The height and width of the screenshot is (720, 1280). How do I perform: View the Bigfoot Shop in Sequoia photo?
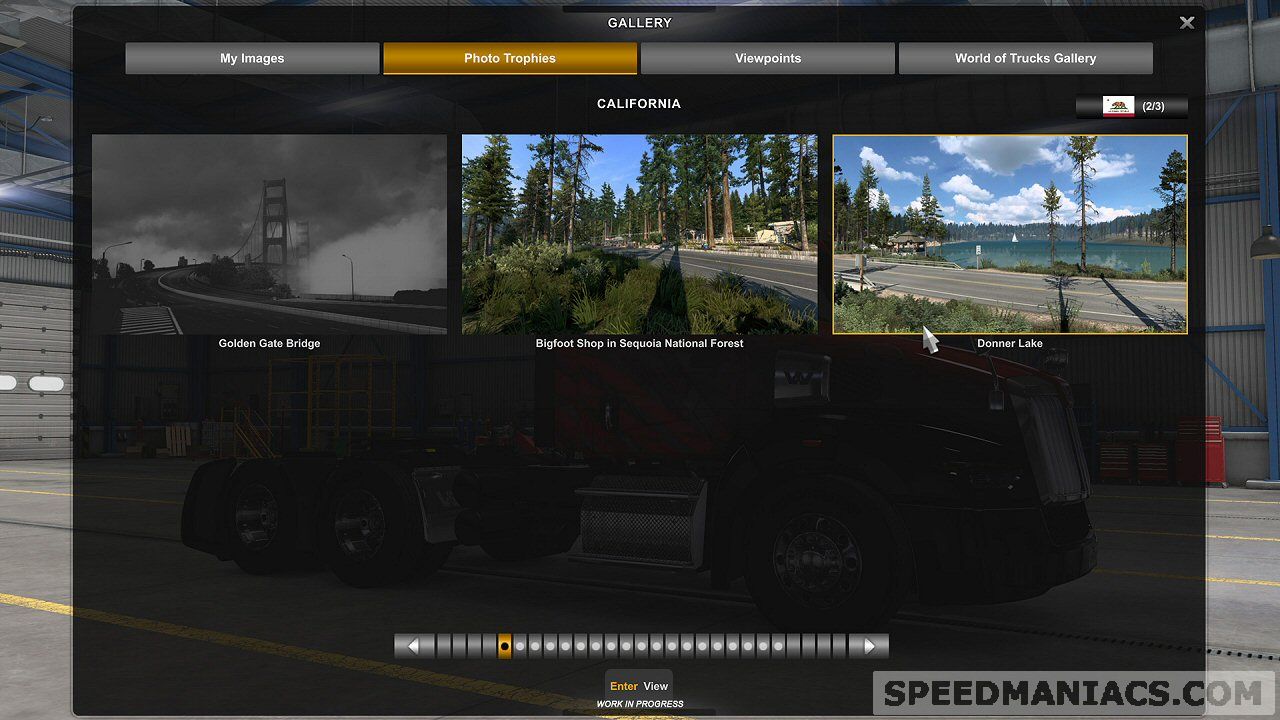click(639, 234)
